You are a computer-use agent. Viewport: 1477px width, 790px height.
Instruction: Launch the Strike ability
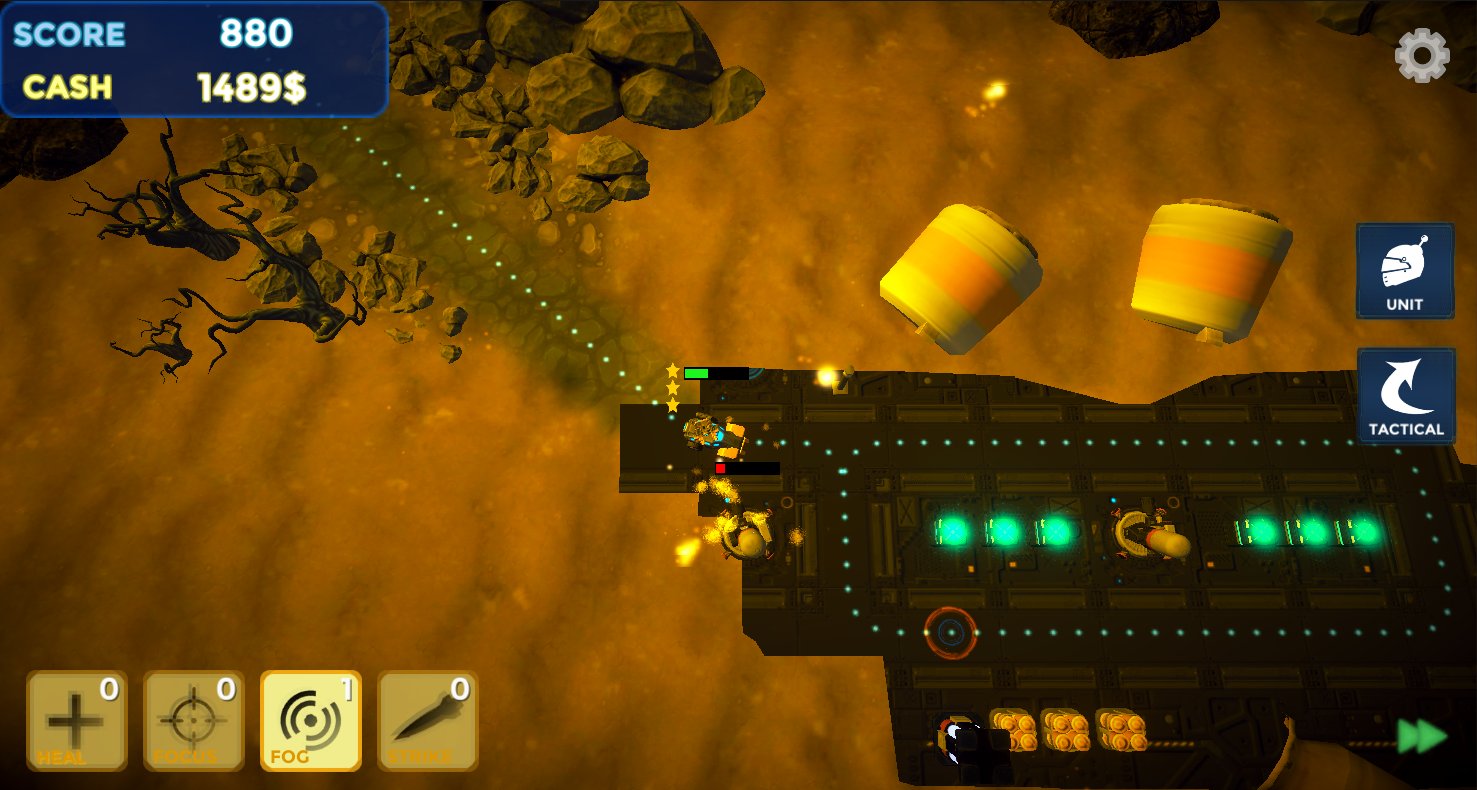(x=428, y=720)
